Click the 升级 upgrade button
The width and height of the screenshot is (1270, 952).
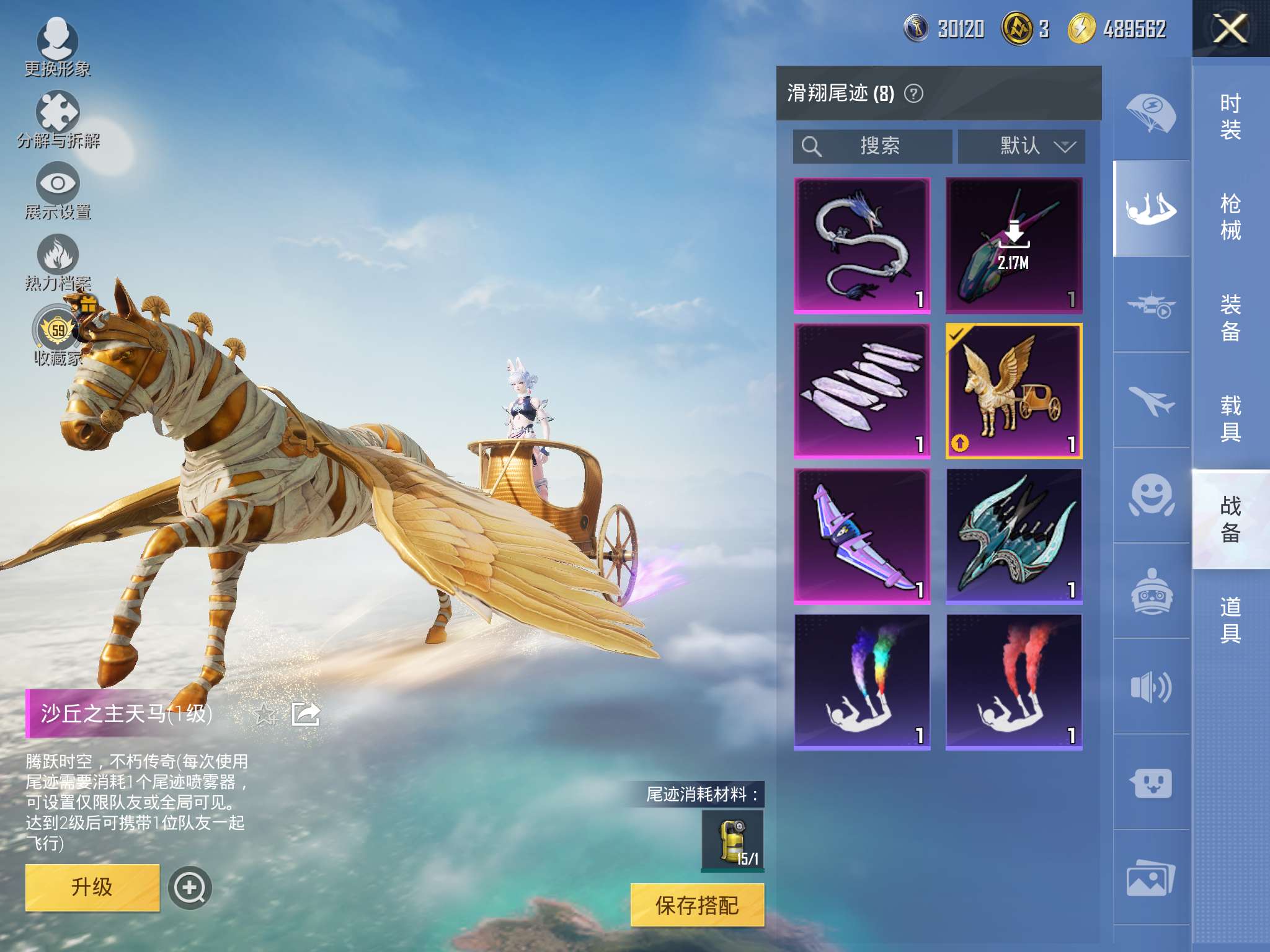(x=92, y=887)
